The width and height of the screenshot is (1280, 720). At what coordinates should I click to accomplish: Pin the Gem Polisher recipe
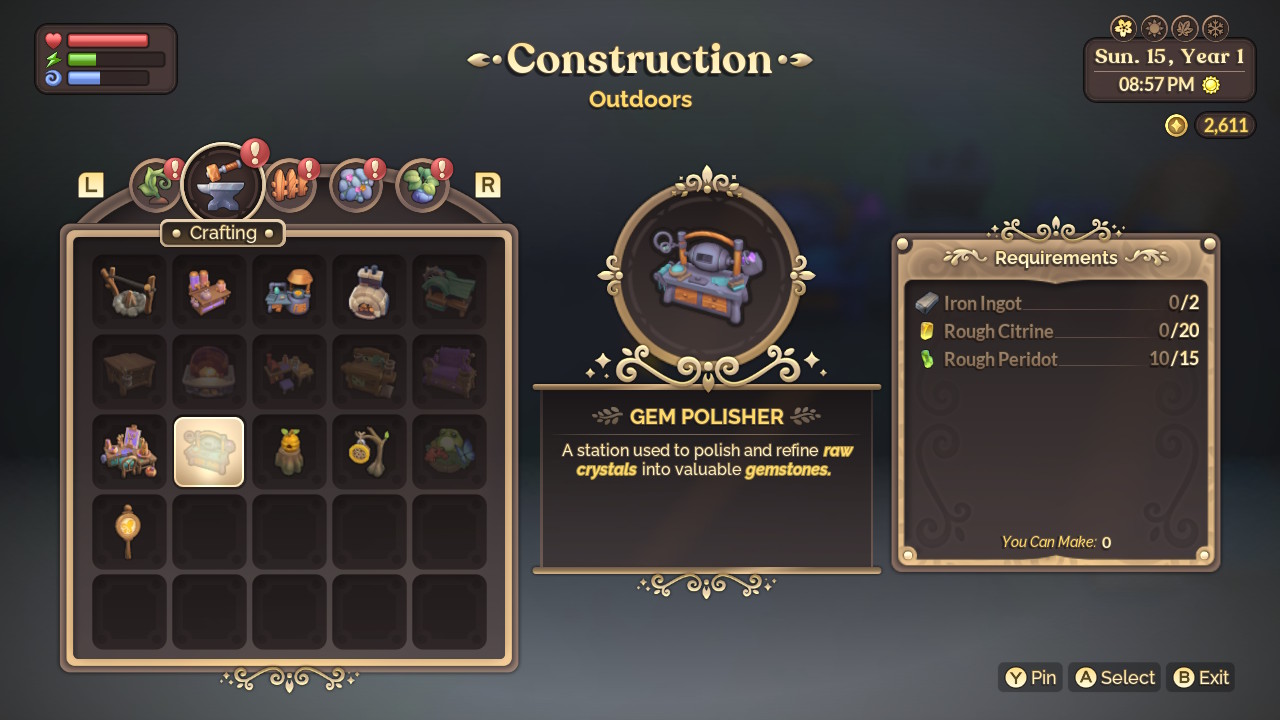coord(1030,677)
